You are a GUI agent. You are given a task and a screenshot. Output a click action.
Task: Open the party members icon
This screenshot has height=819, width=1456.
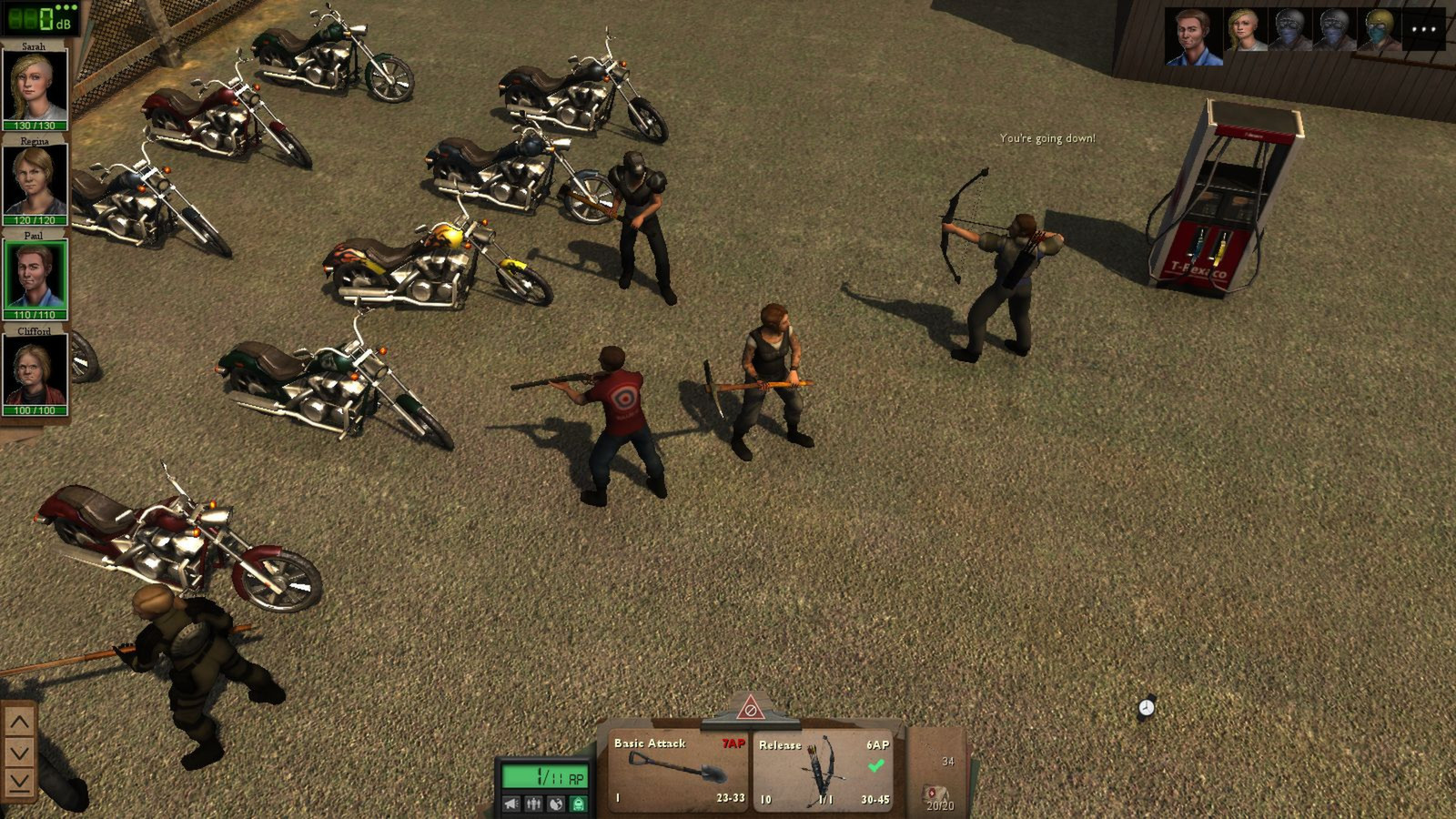[533, 804]
